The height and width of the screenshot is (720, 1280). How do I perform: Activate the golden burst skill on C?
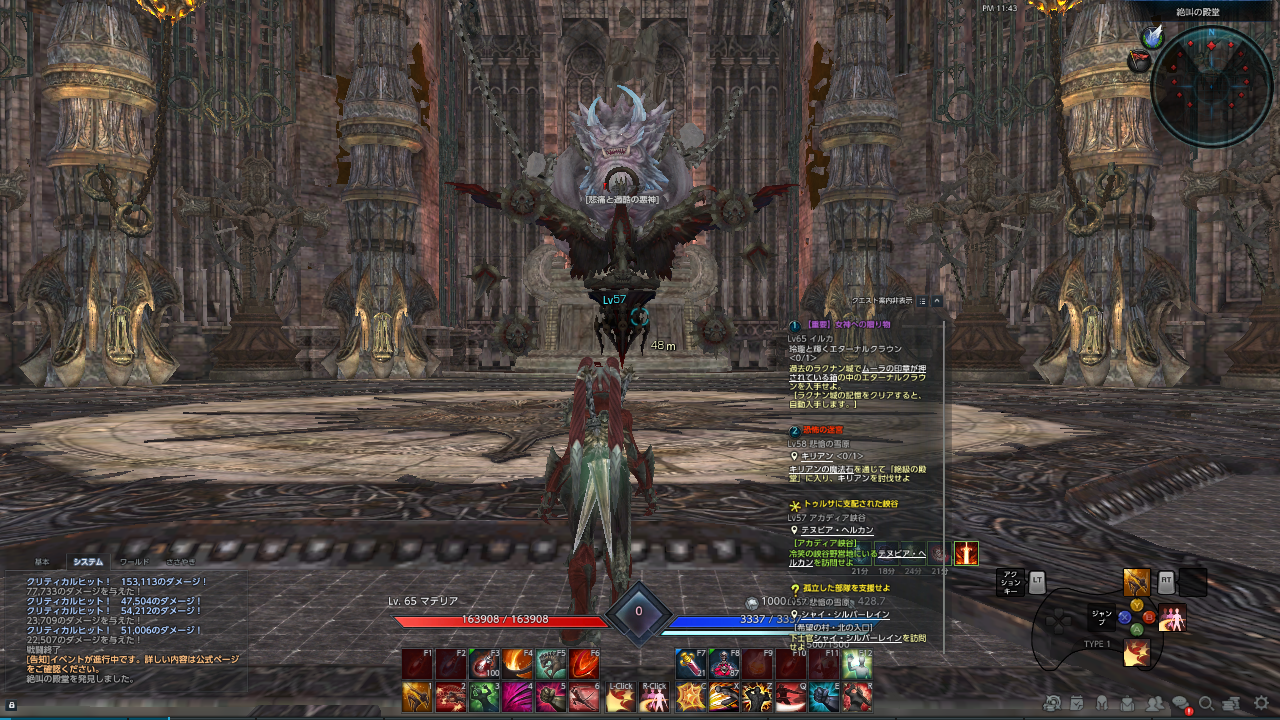691,697
